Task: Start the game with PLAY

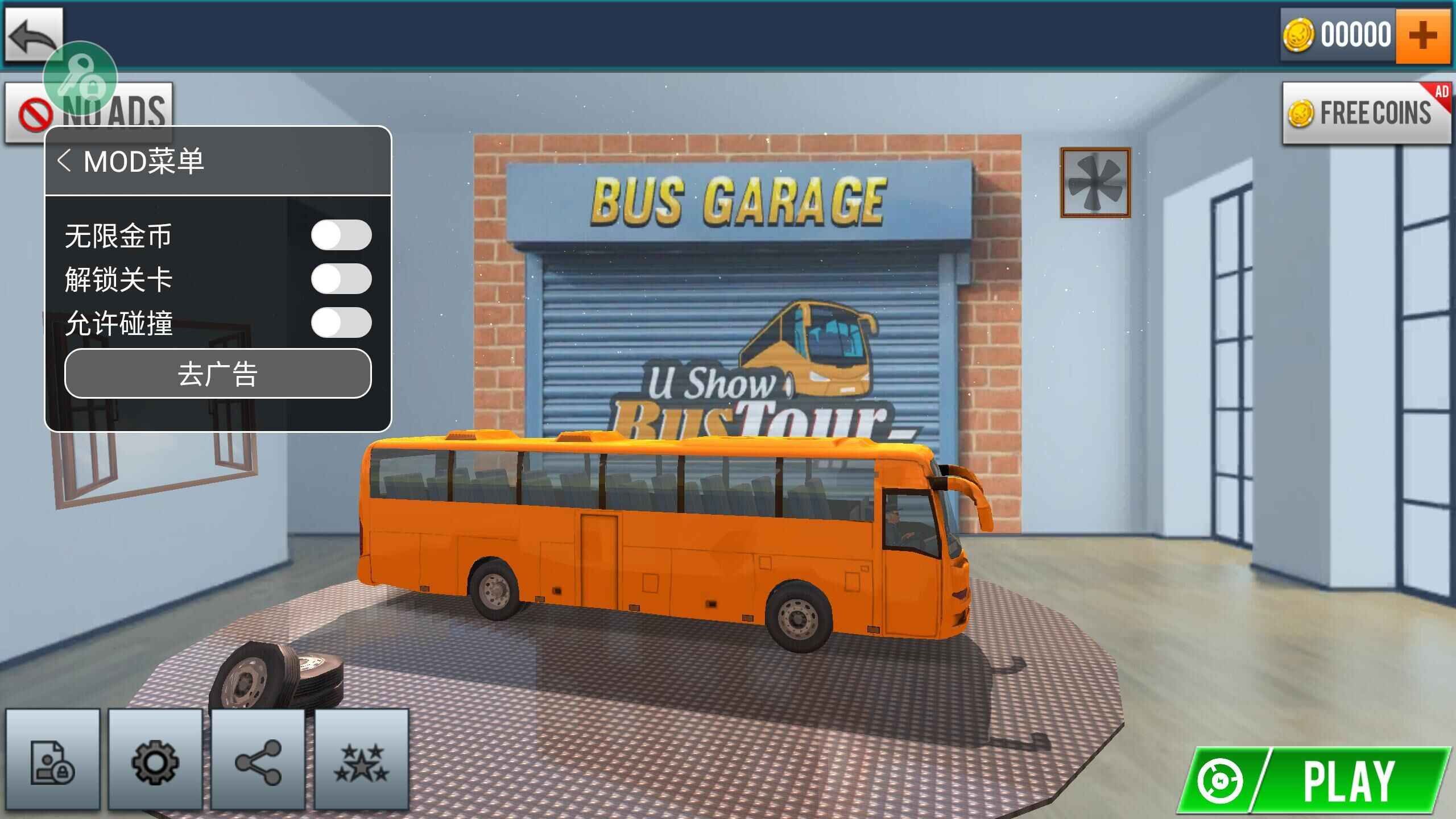Action: (1314, 781)
